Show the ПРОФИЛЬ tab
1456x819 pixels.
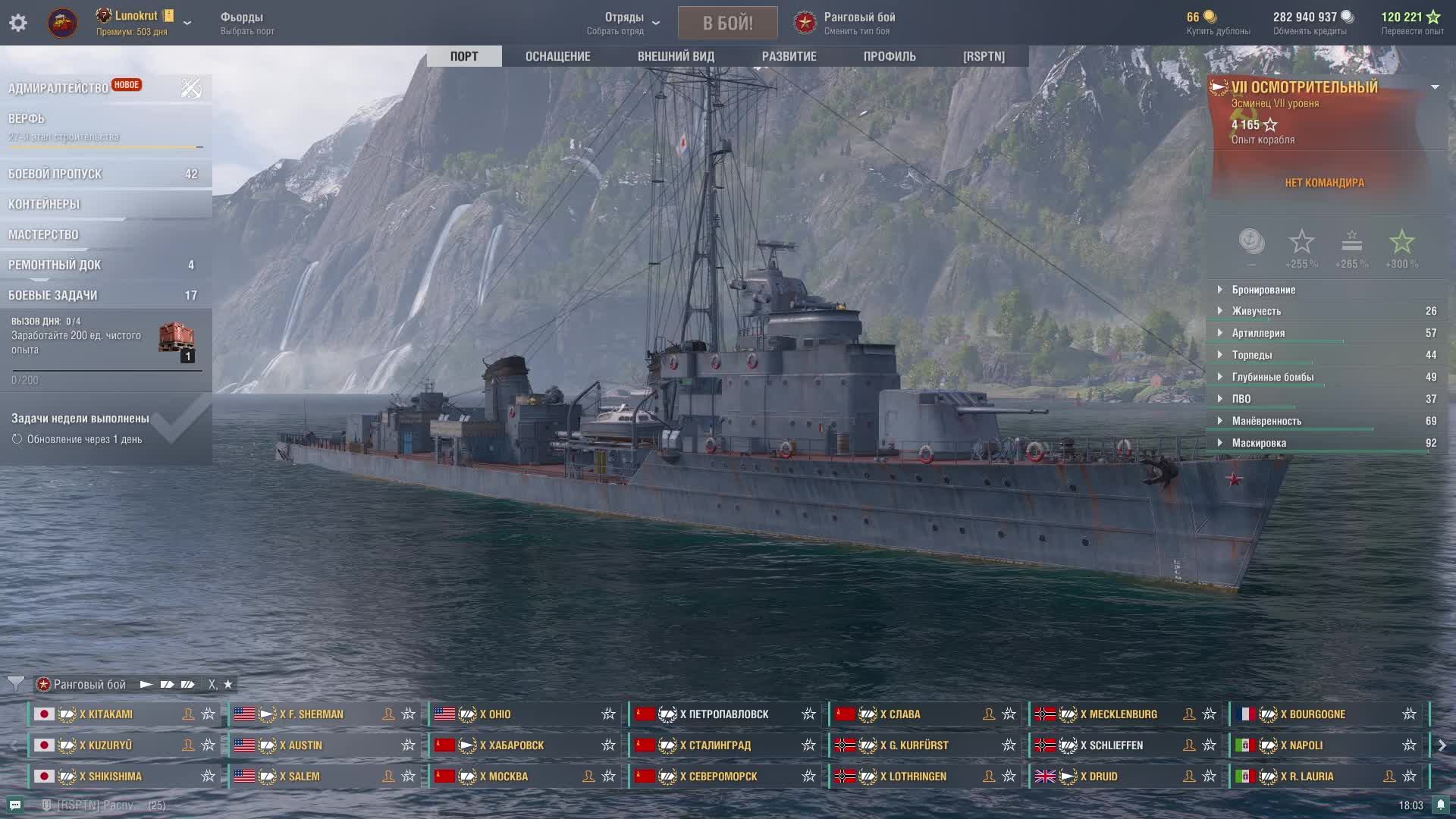click(890, 56)
